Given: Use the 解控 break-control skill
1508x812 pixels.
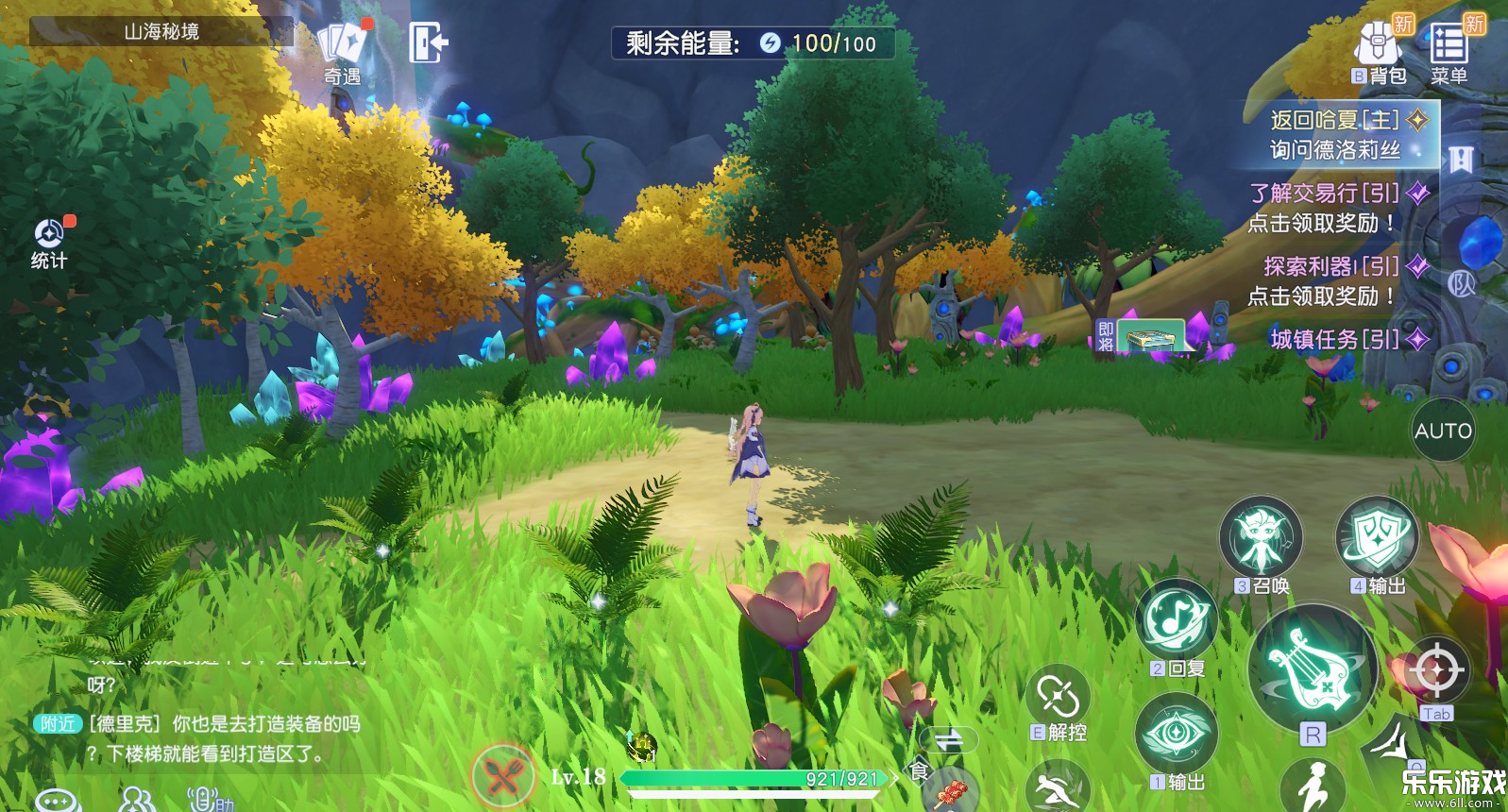Looking at the screenshot, I should click(x=1059, y=700).
